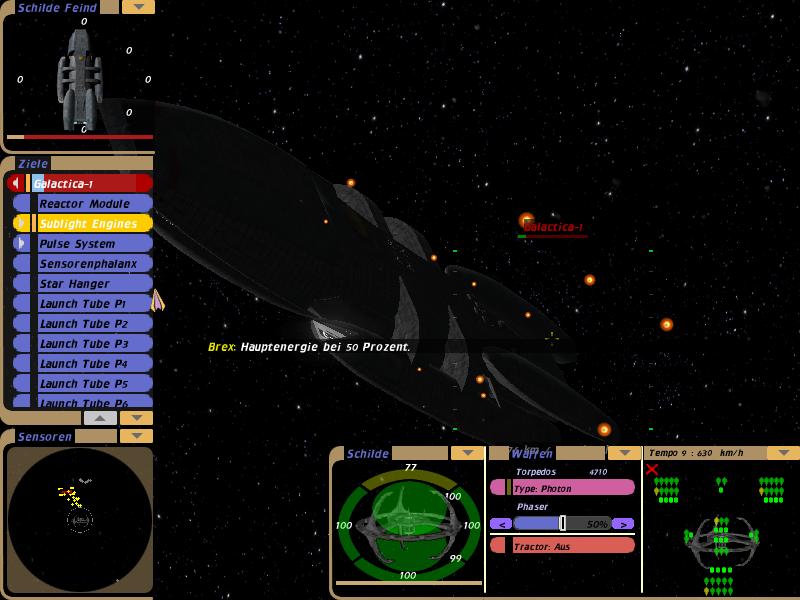The height and width of the screenshot is (600, 800).
Task: Target the Pulse System subsystem
Action: (90, 244)
